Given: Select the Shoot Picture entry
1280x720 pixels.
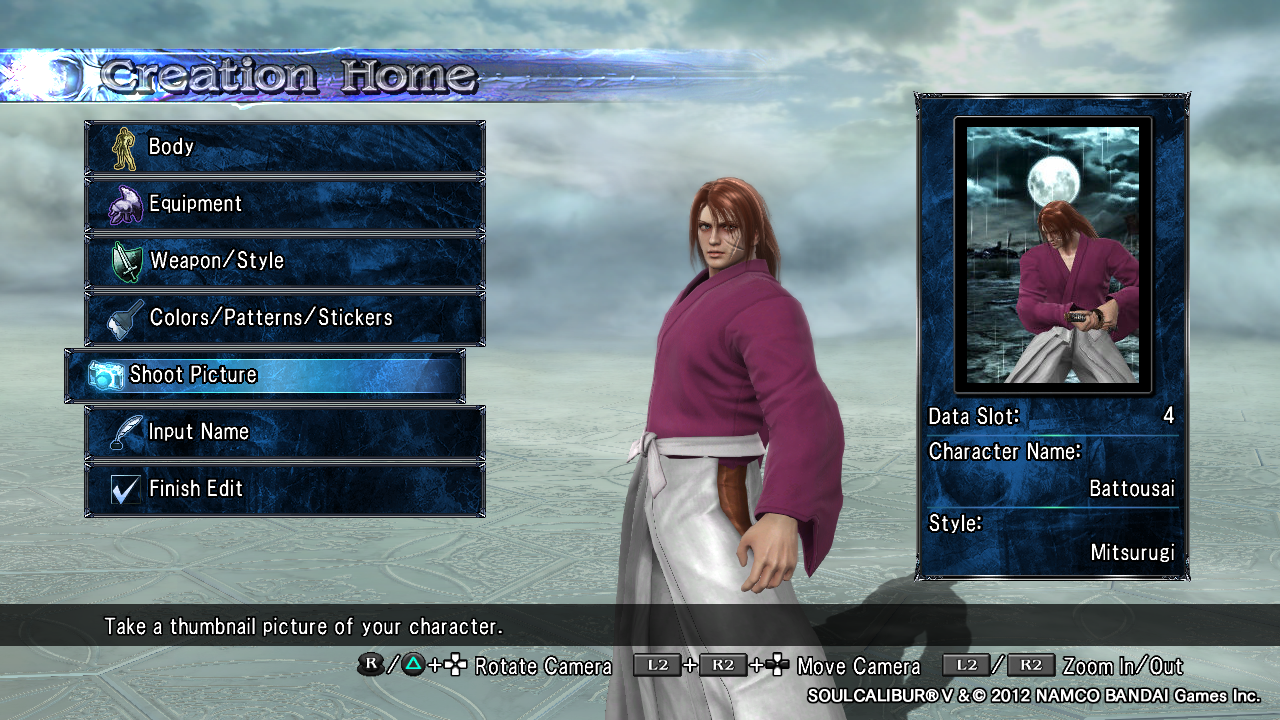Looking at the screenshot, I should coord(265,375).
